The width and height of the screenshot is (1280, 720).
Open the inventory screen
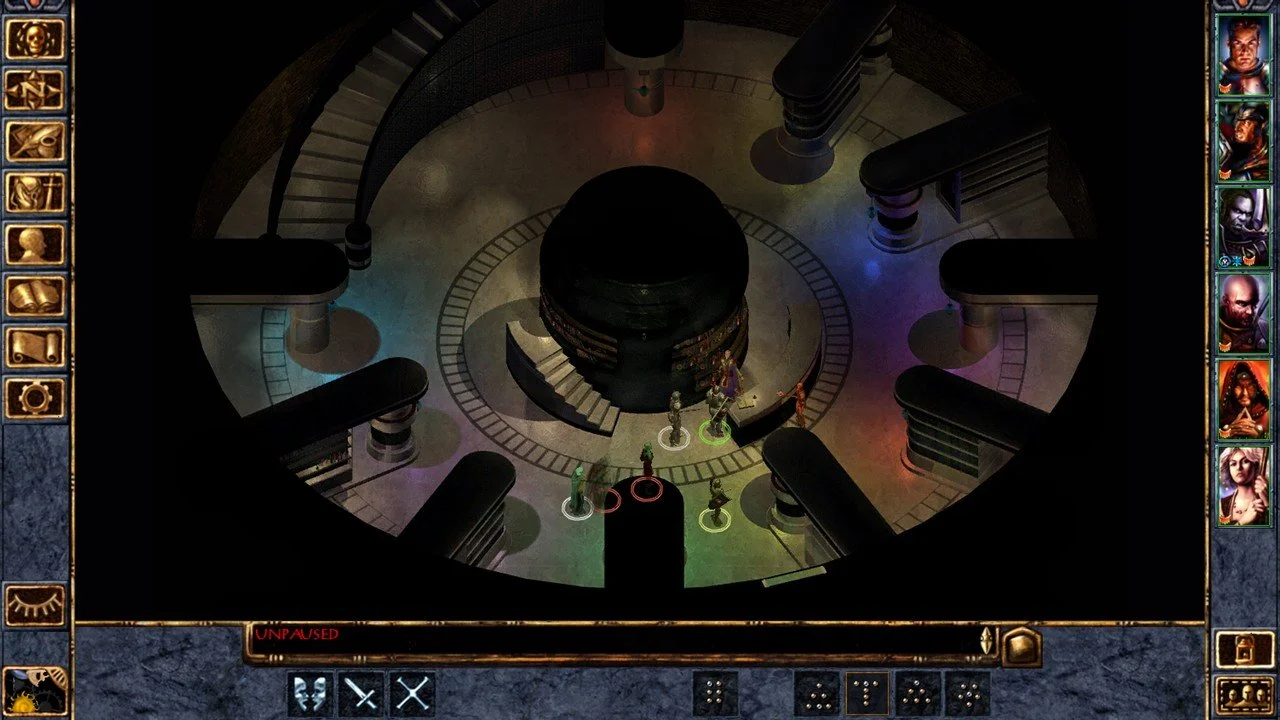(35, 193)
